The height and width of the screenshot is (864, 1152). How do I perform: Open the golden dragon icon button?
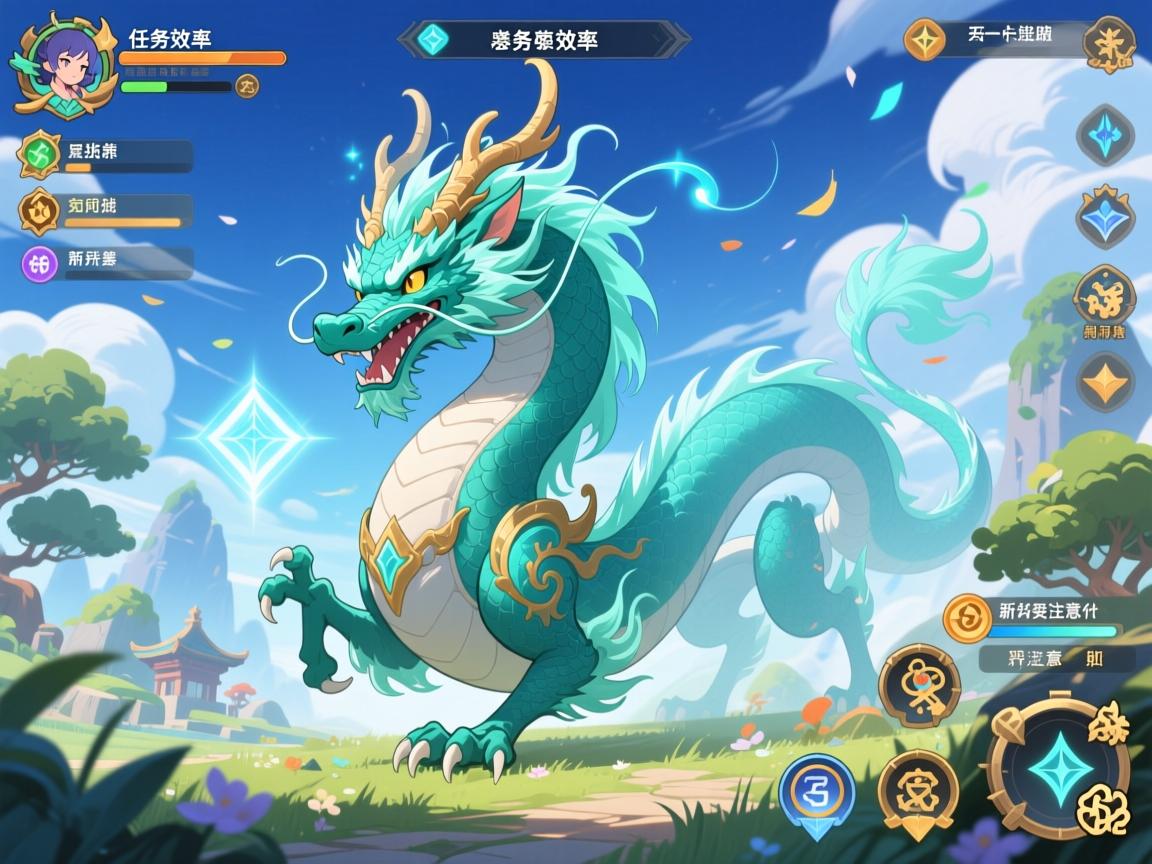coord(1105,297)
